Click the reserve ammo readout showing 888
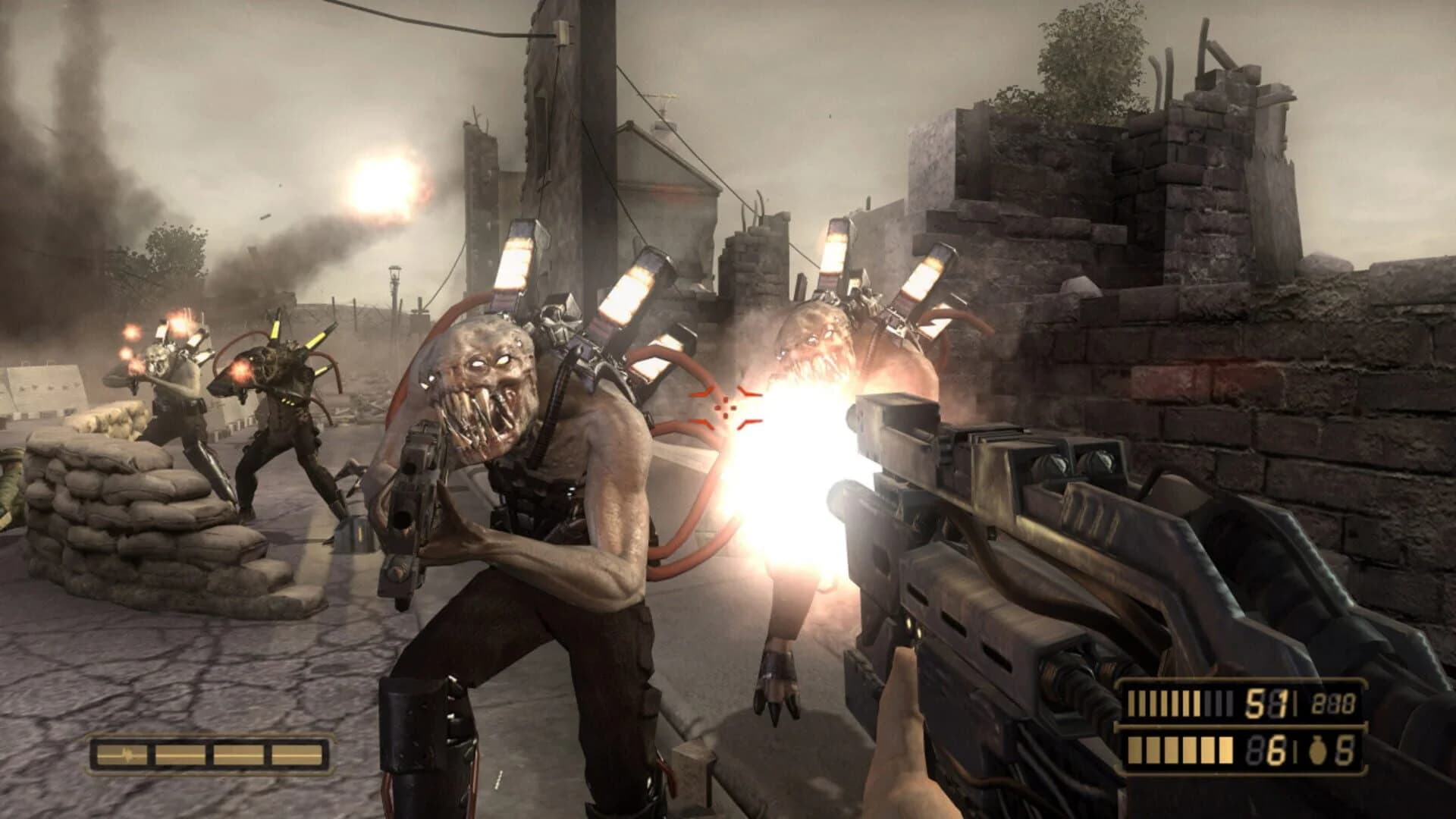This screenshot has width=1456, height=819. coord(1333,702)
